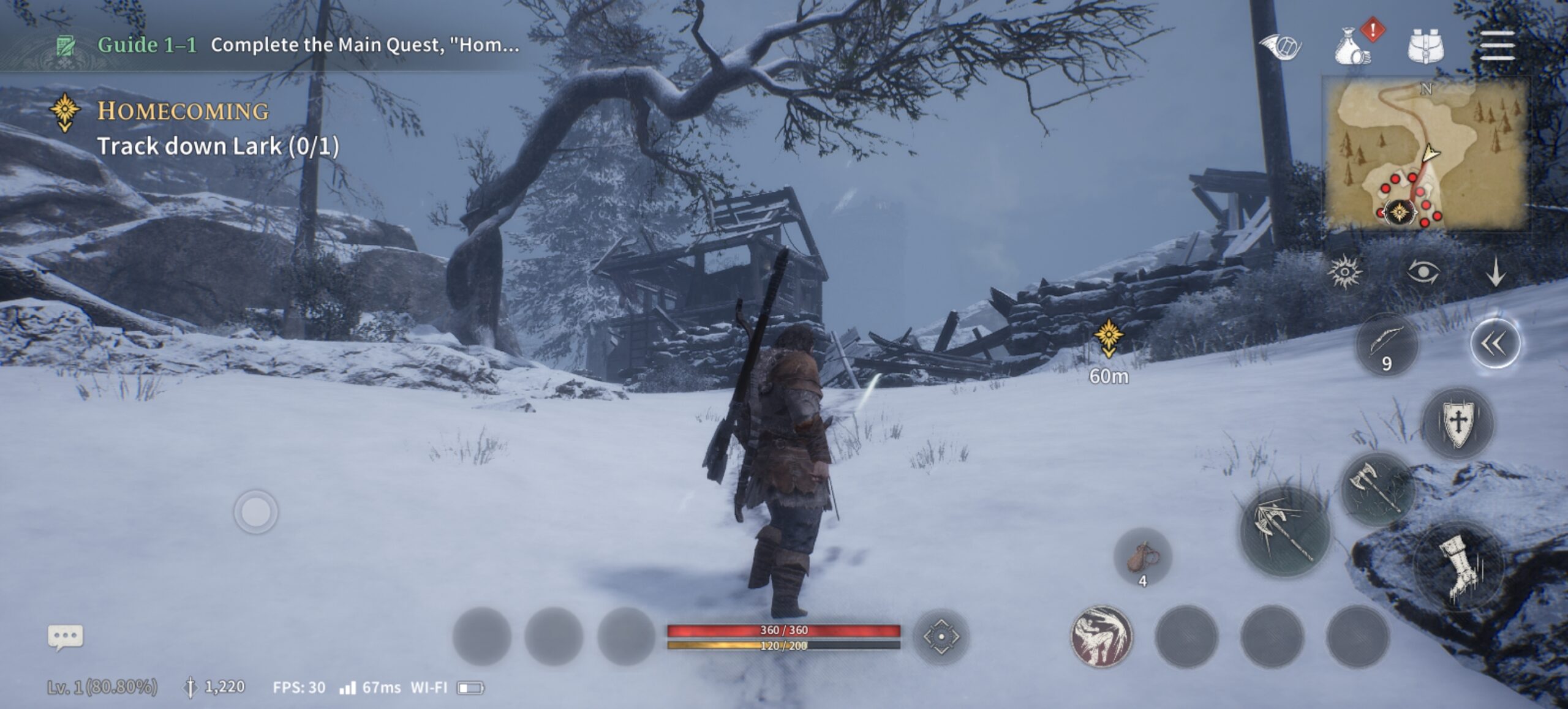Toggle the target lock-on button
Viewport: 1568px width, 709px height.
941,637
